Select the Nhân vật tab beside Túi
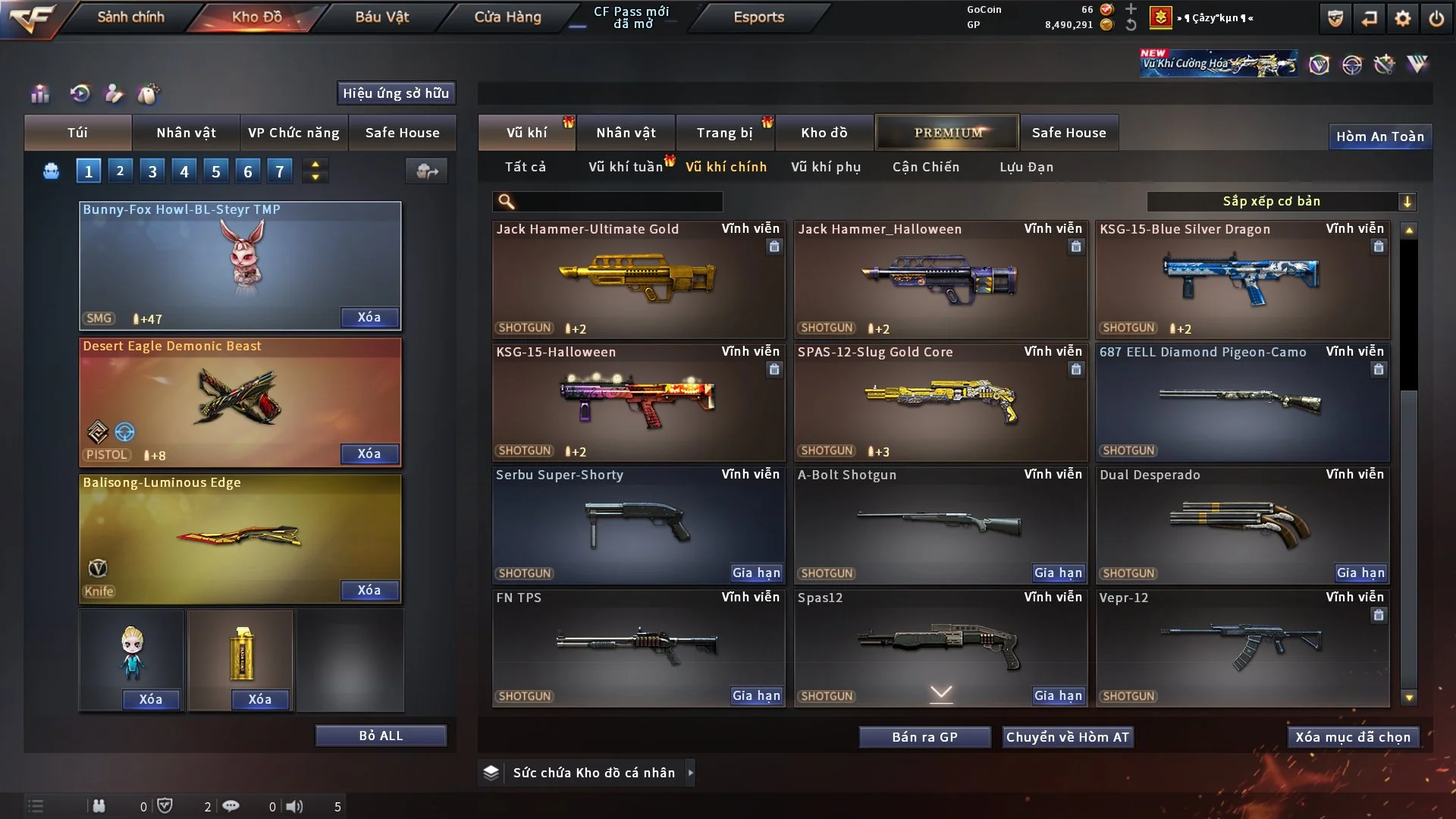Screen dimensions: 1456x819 click(x=186, y=133)
